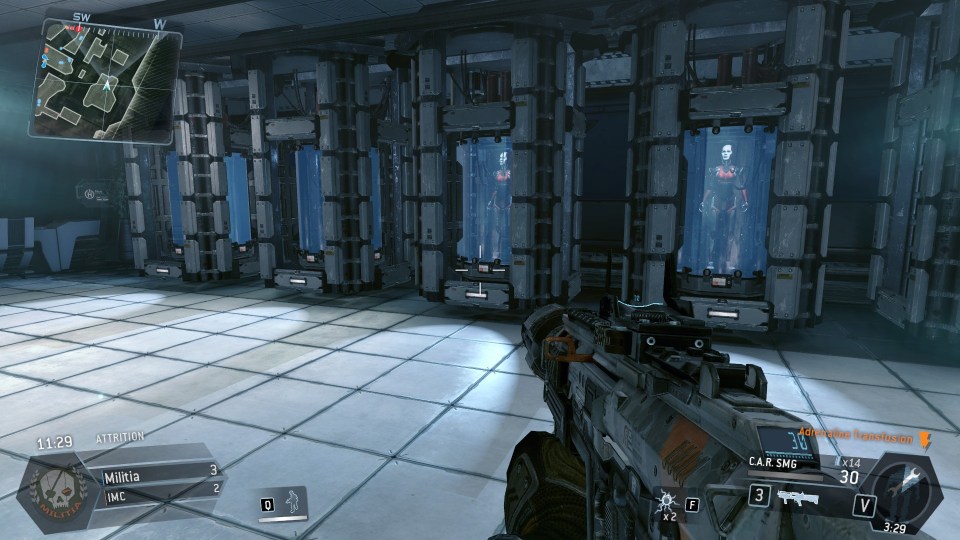Click the IMC team score row

[x=159, y=488]
